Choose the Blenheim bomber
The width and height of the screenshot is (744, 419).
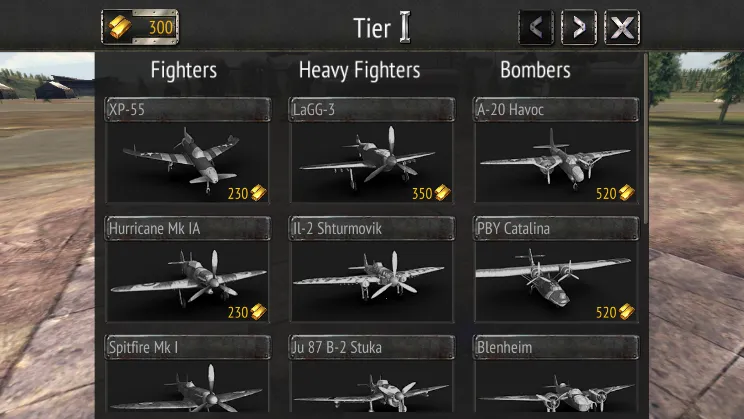(556, 378)
